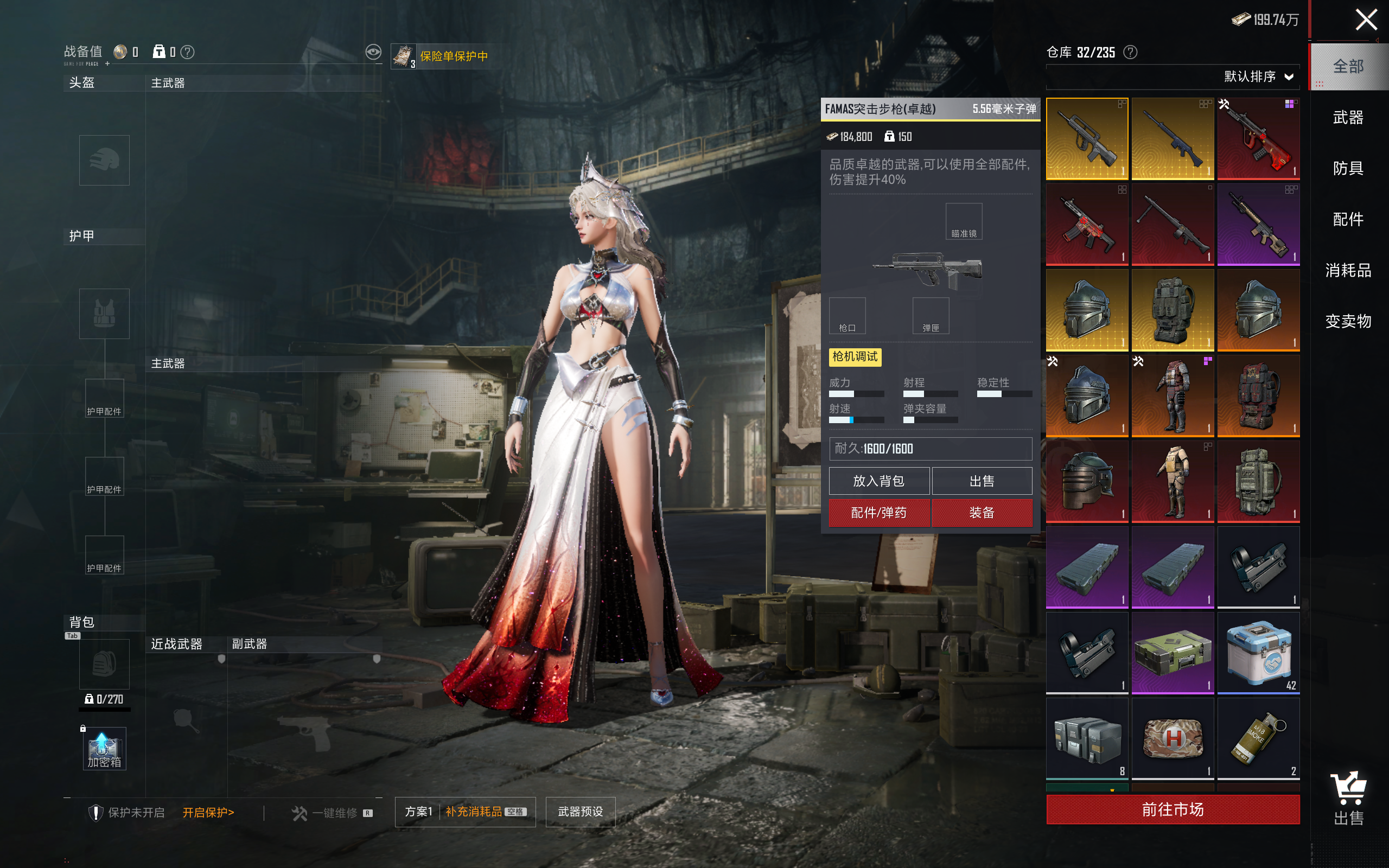Open the 配件 category tab
The width and height of the screenshot is (1389, 868).
[x=1348, y=219]
